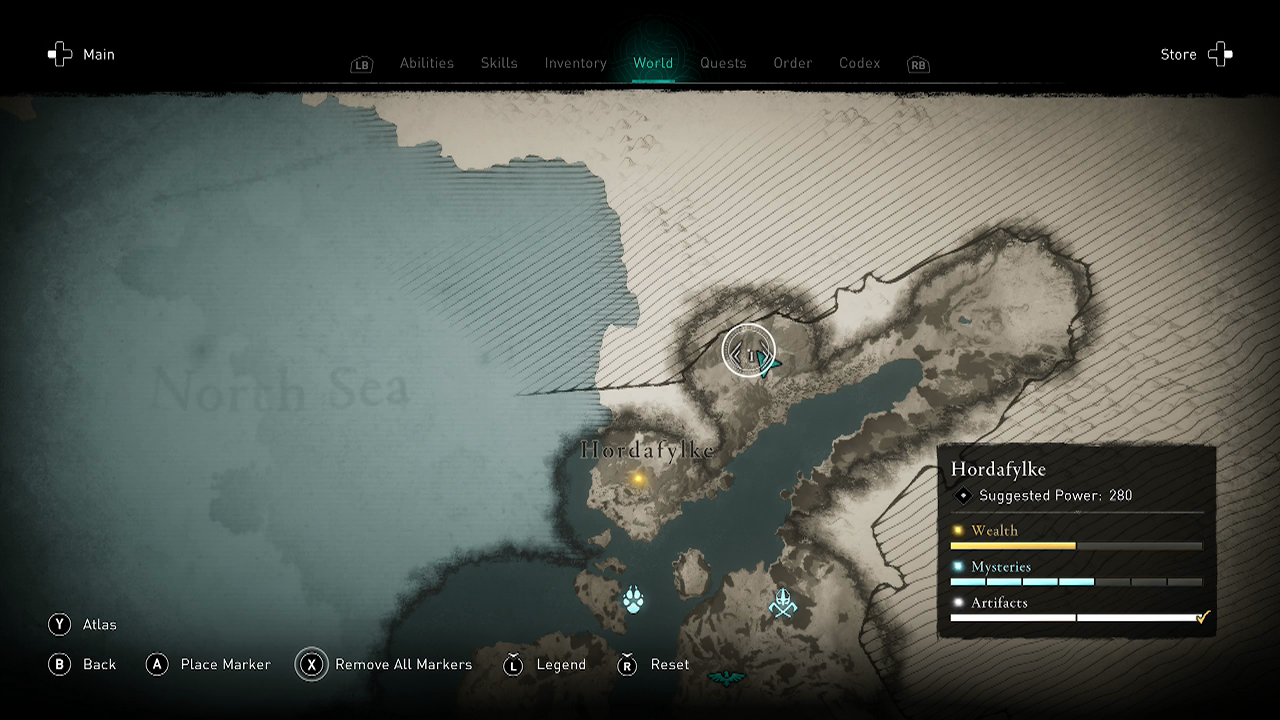
Task: Click the LB tab-switch indicator
Action: click(x=361, y=64)
